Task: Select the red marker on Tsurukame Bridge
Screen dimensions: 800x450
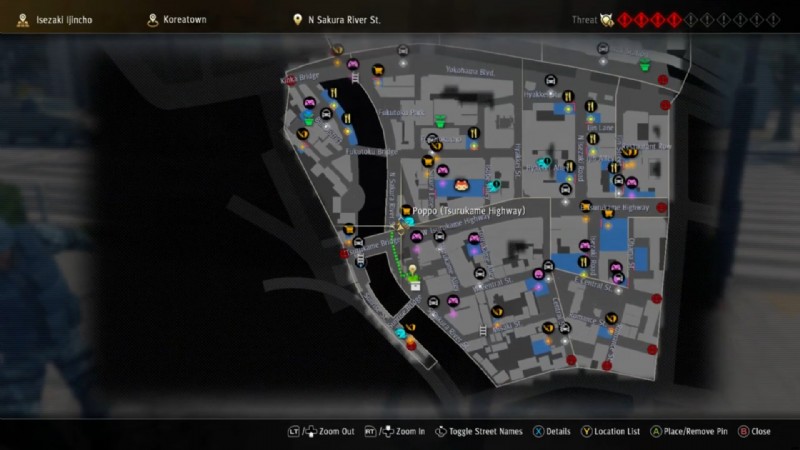Action: [344, 254]
